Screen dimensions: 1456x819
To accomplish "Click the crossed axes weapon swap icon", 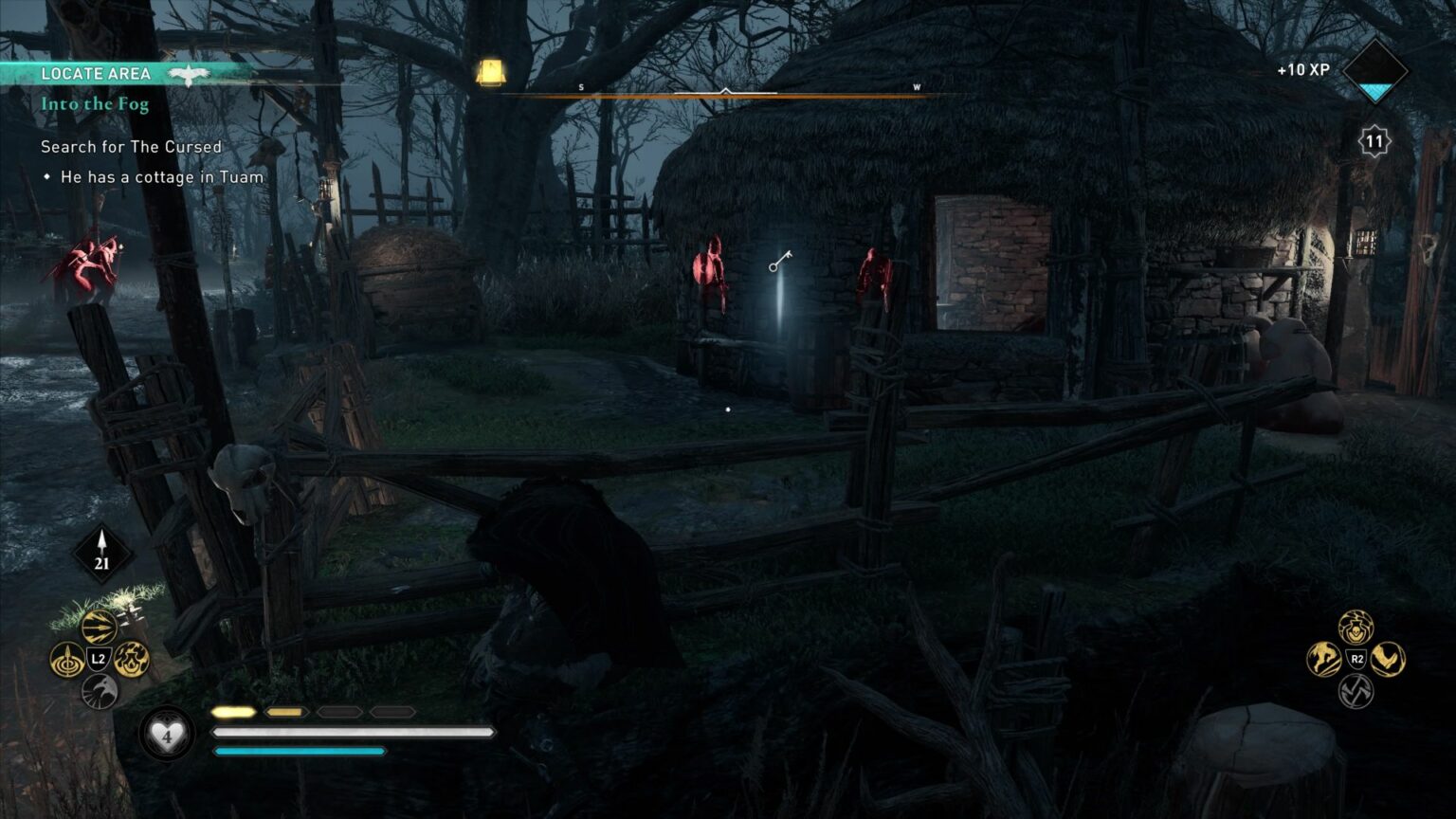I will click(1356, 690).
